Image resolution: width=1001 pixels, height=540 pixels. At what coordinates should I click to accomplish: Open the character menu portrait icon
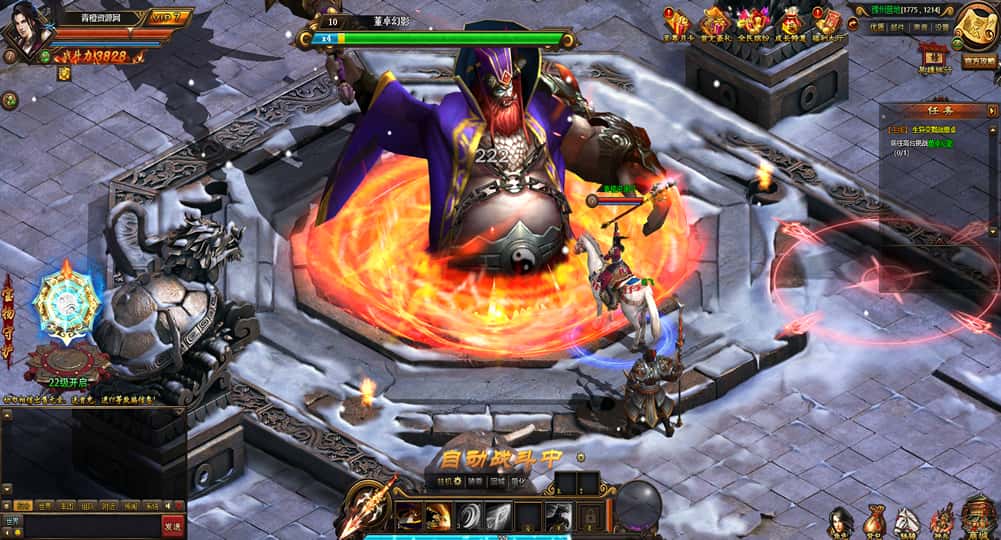pos(841,520)
